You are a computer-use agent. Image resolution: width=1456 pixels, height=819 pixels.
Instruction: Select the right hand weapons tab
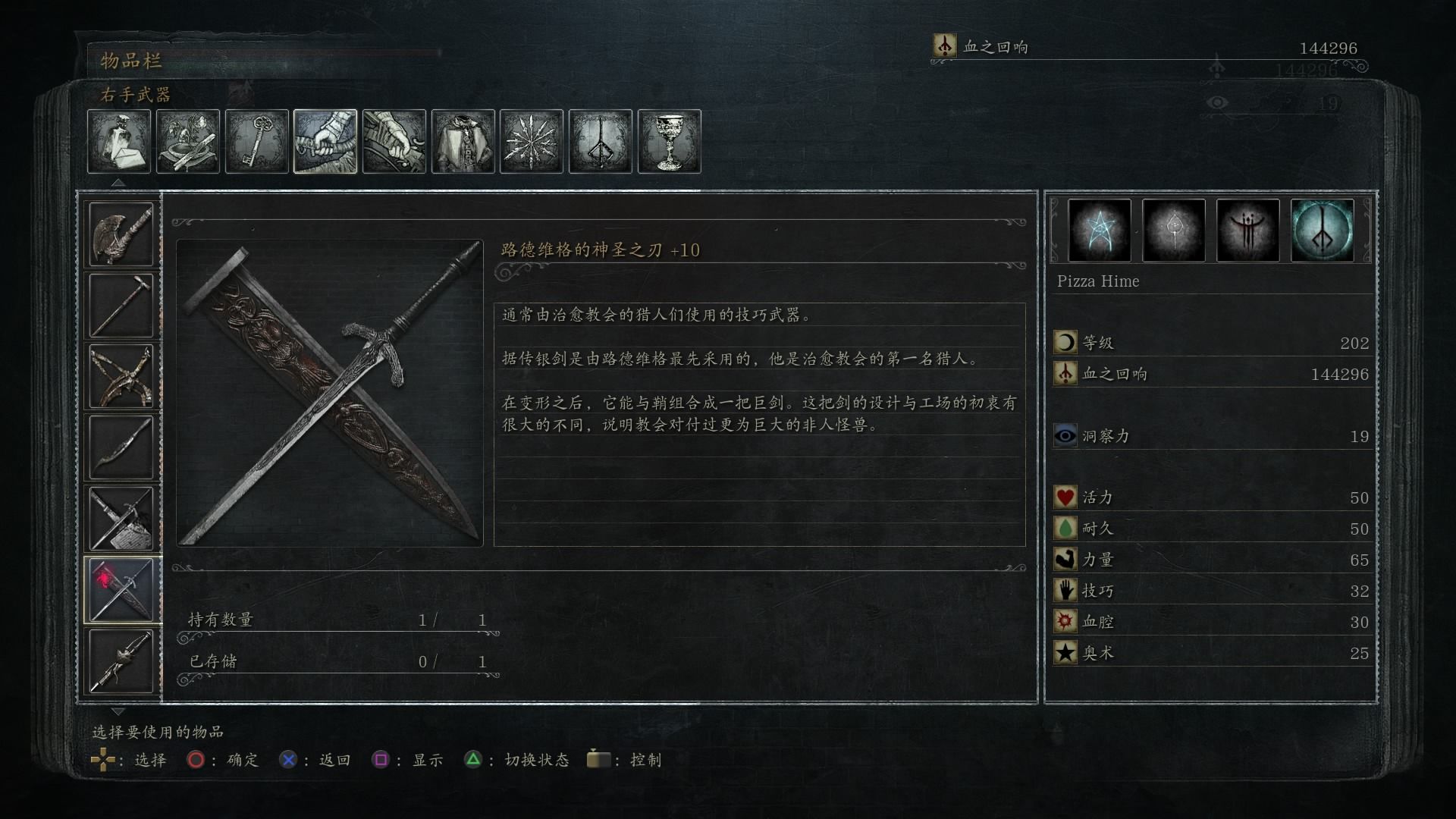coord(325,142)
